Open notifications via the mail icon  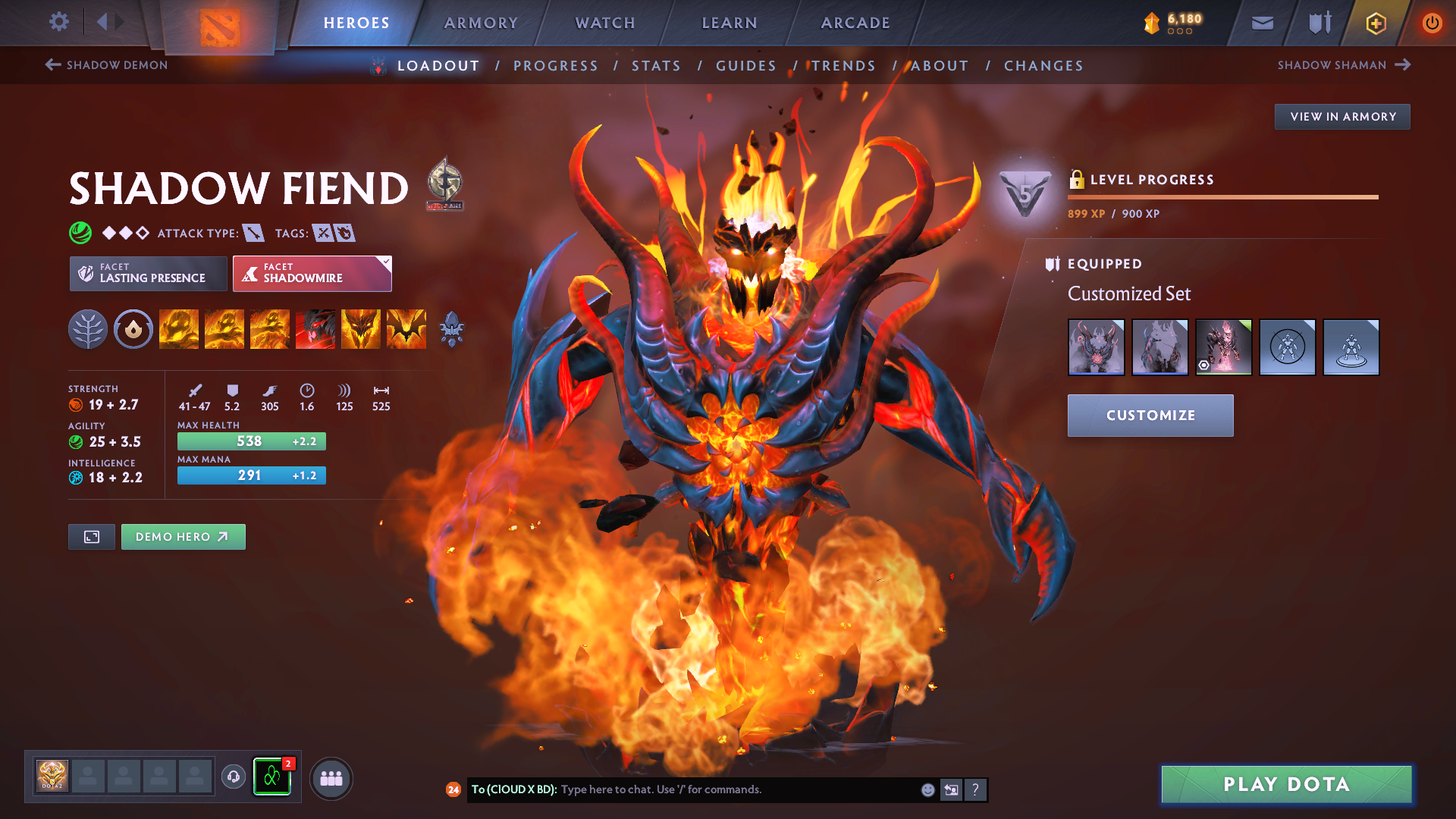1262,23
